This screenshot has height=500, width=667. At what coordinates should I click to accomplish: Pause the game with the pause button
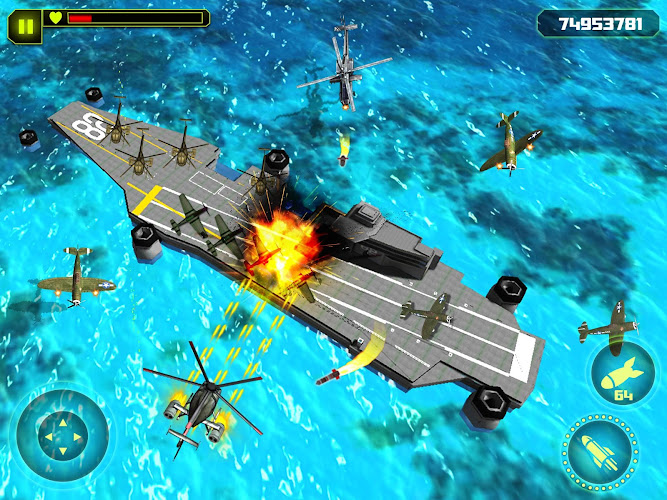(x=27, y=19)
